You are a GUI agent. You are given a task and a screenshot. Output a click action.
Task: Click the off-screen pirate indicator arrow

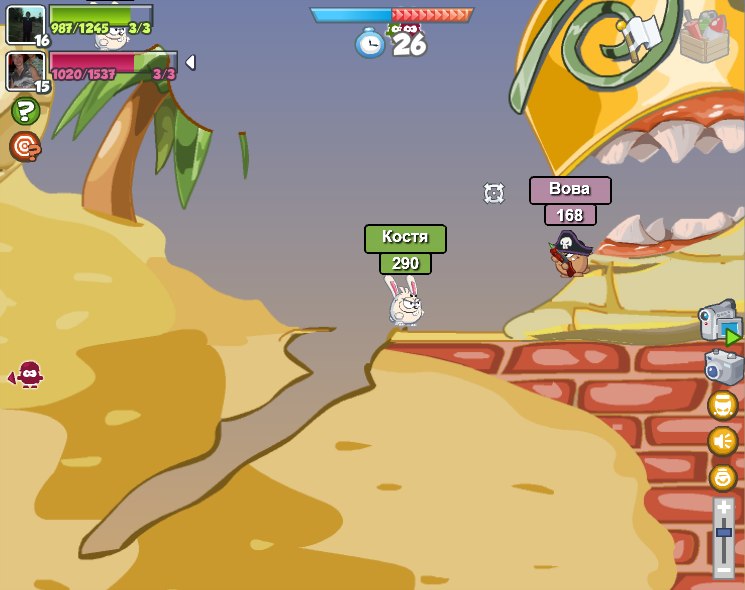click(x=27, y=376)
